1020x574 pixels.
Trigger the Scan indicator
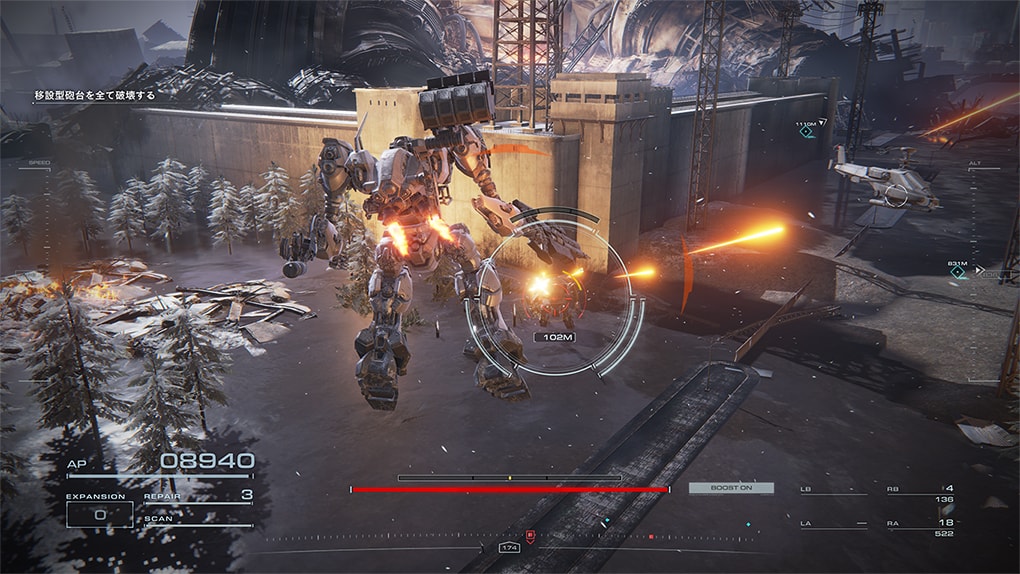(198, 520)
